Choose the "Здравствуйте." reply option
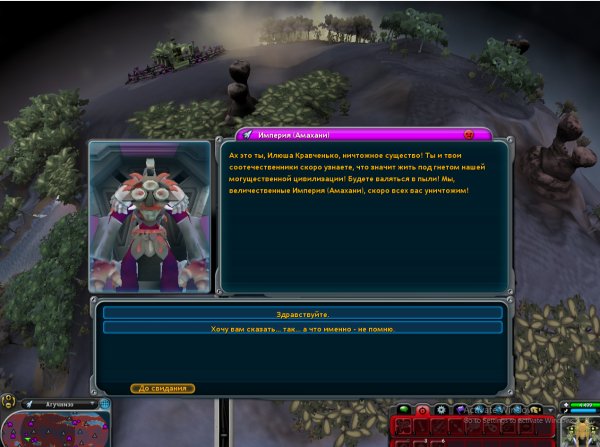The image size is (600, 447). point(302,314)
